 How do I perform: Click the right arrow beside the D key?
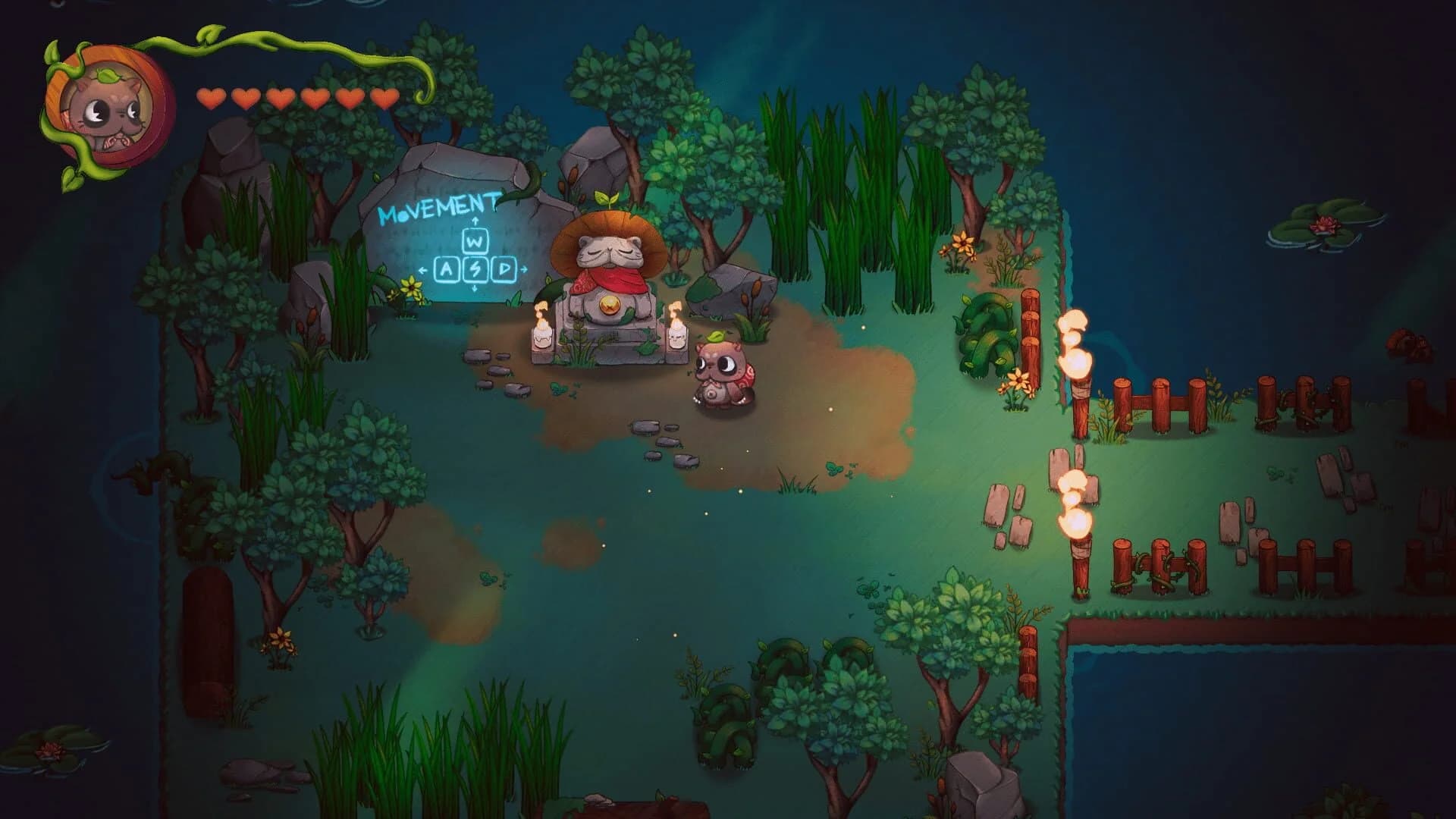coord(524,269)
